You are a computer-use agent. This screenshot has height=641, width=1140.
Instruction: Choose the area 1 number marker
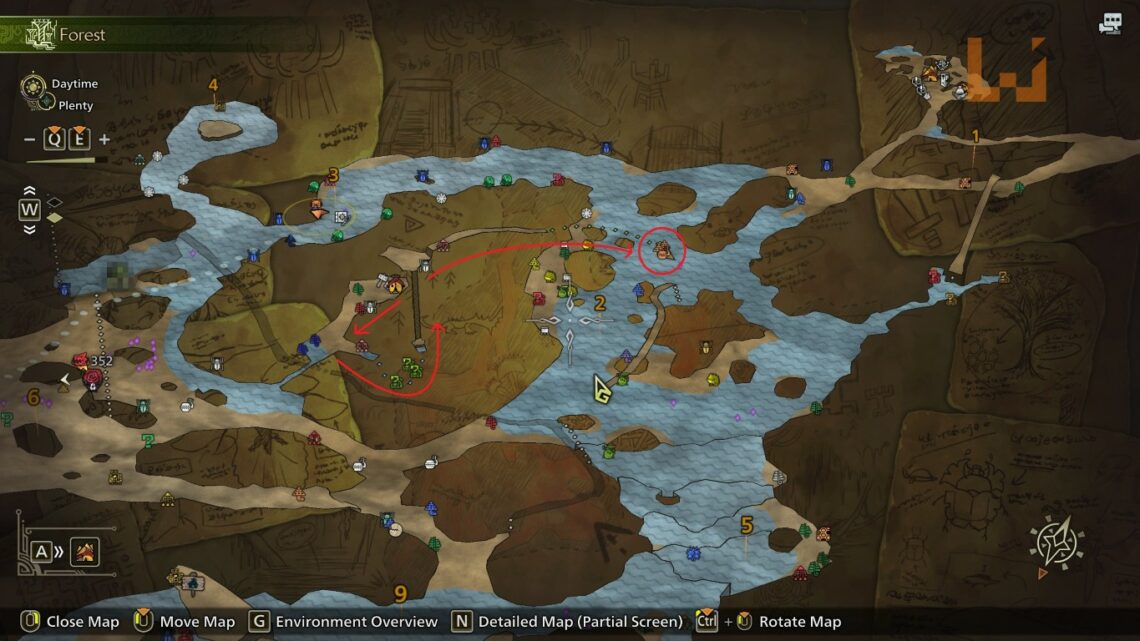coord(975,136)
